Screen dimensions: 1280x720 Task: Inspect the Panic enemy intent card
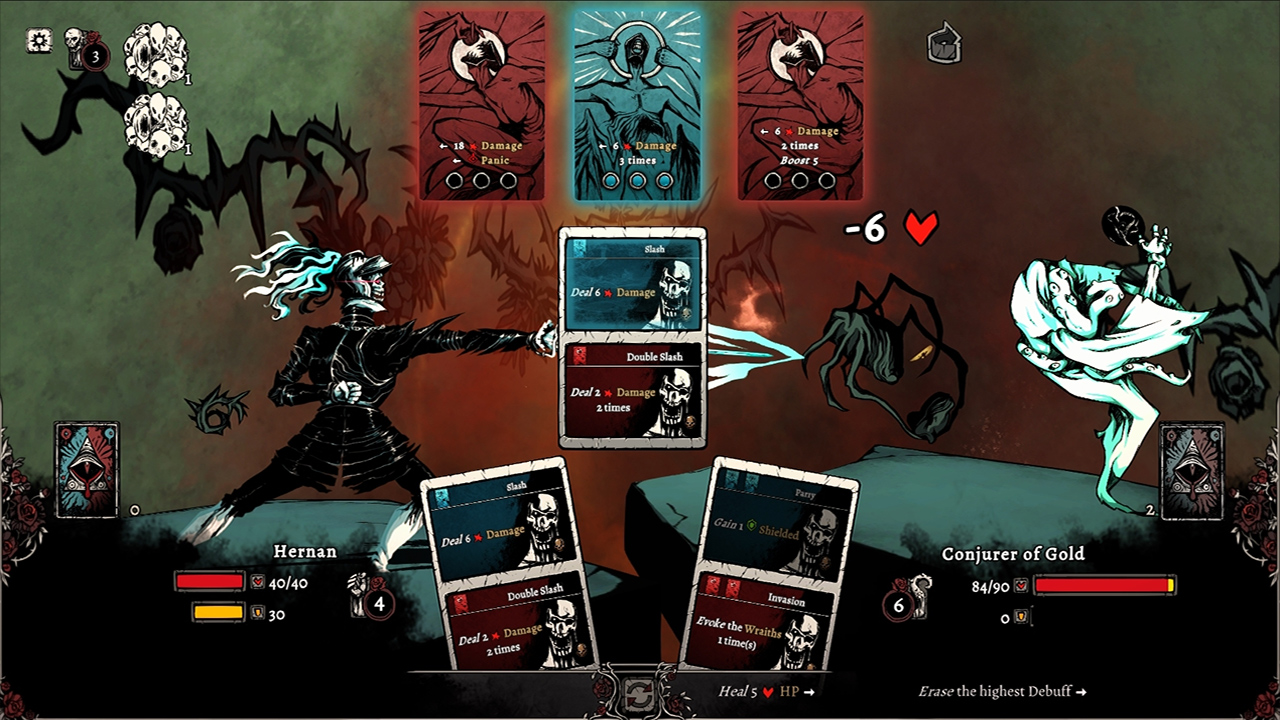[x=482, y=100]
